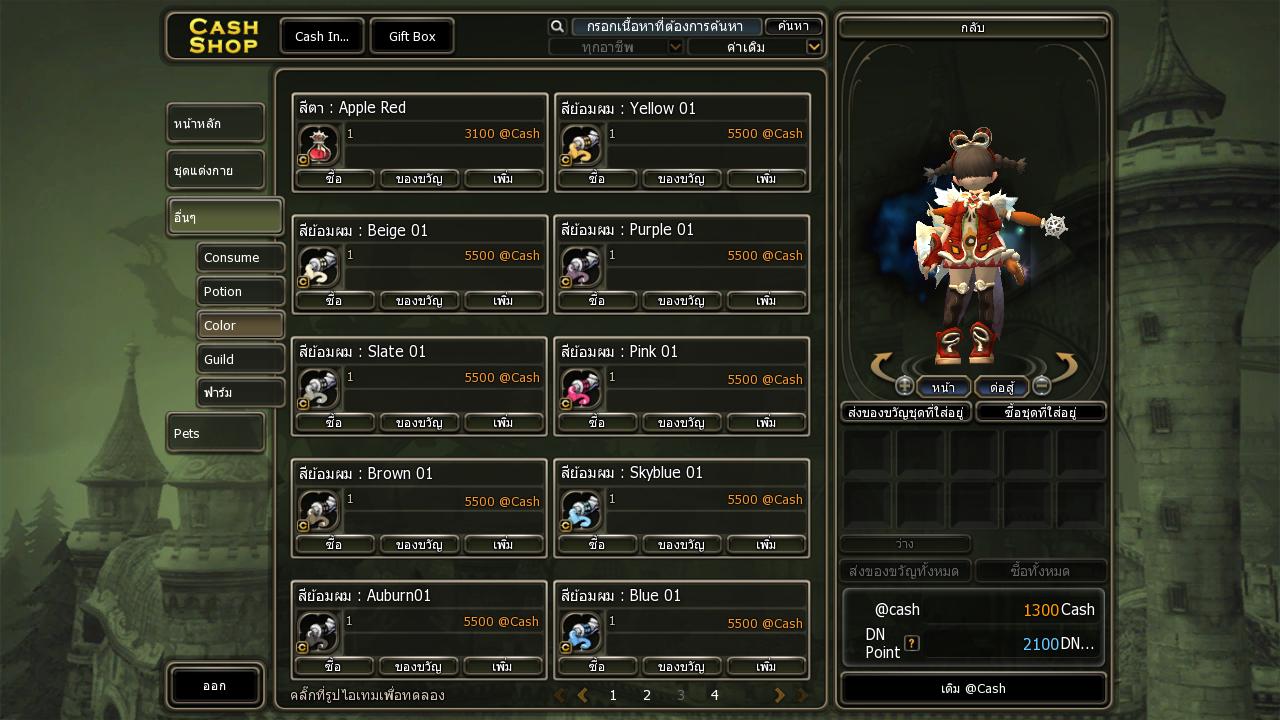The height and width of the screenshot is (720, 1280).
Task: Top up @Cash balance
Action: click(973, 688)
